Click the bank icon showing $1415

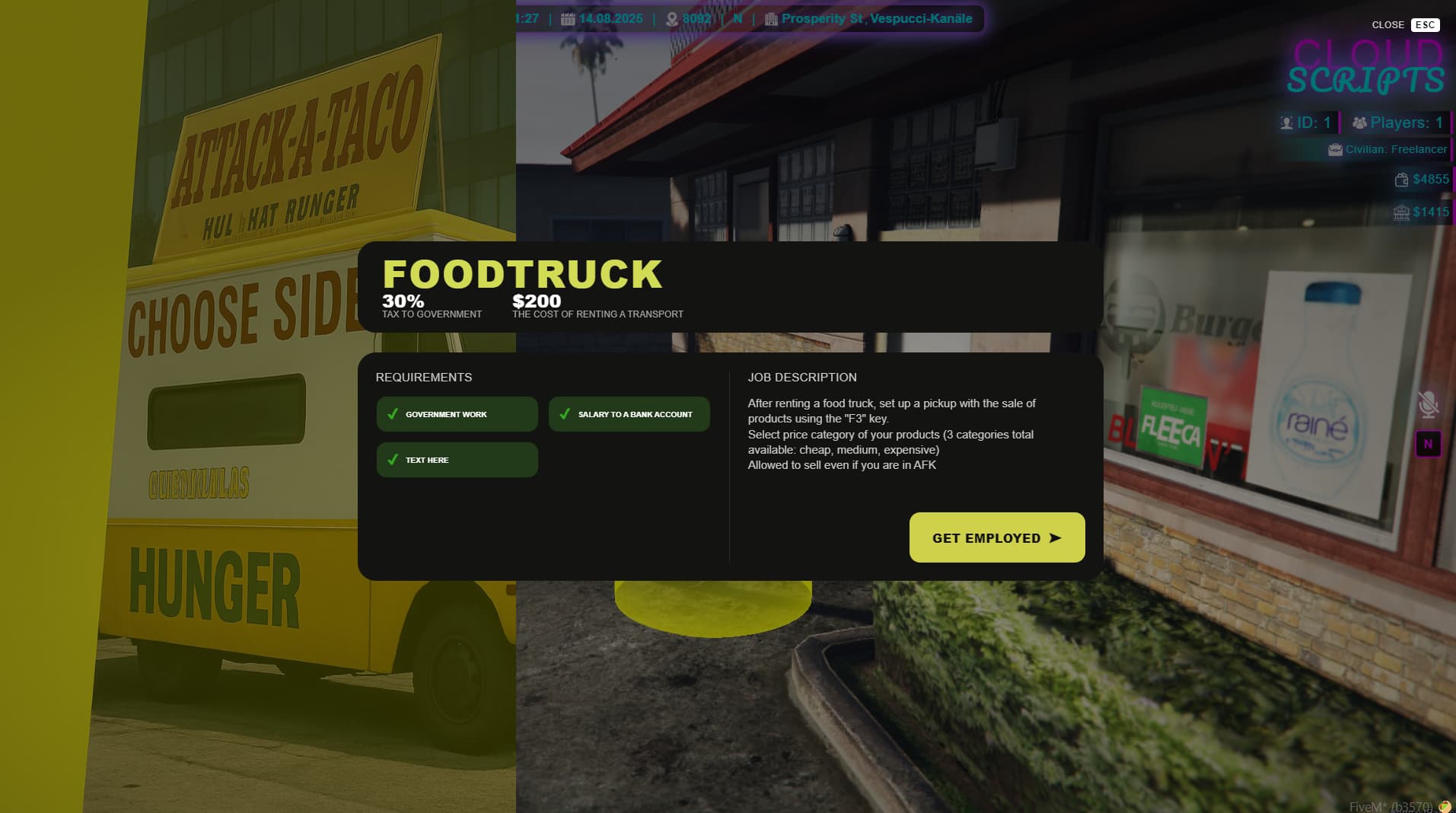1400,212
